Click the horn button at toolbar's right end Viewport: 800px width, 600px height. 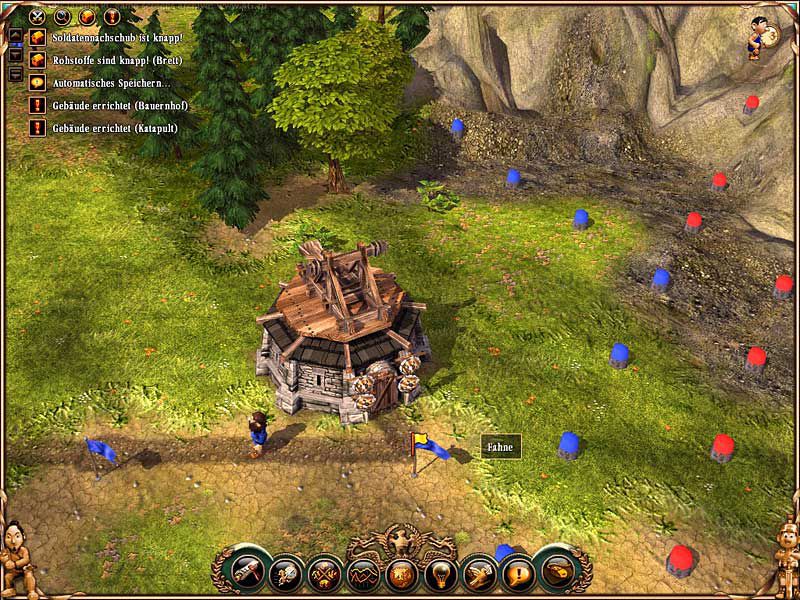point(558,569)
